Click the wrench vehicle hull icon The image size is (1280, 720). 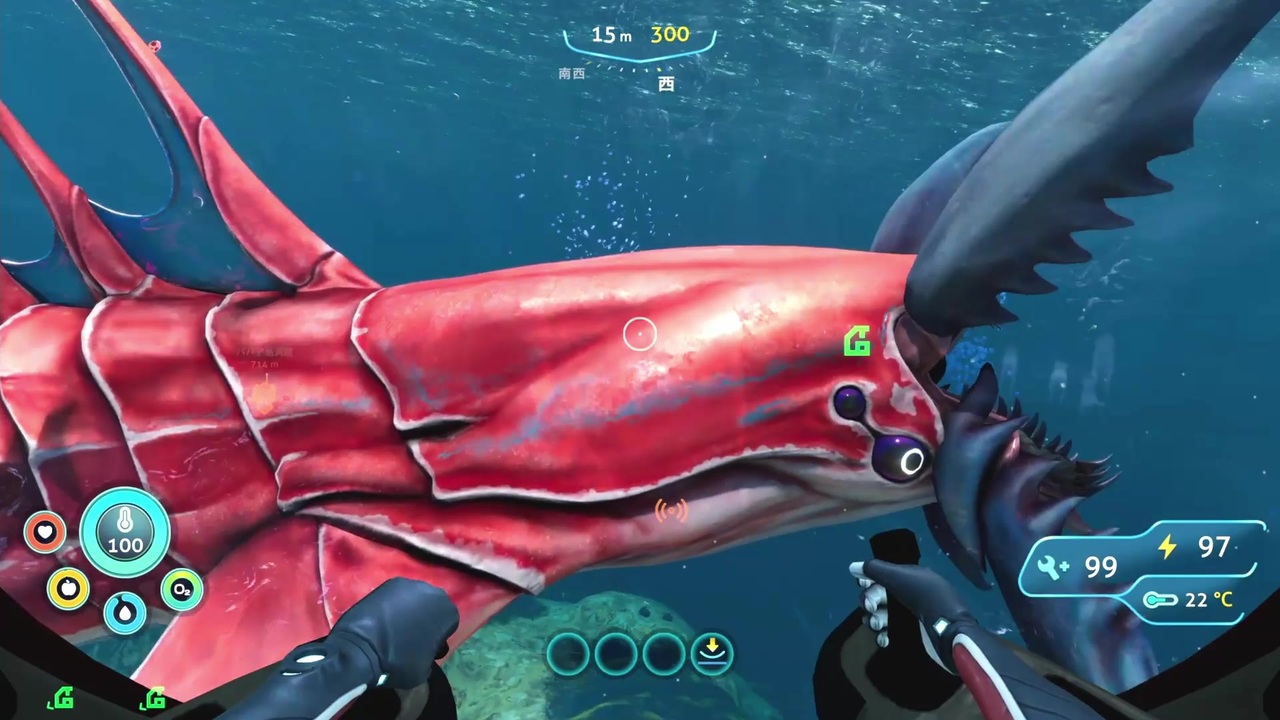1050,566
